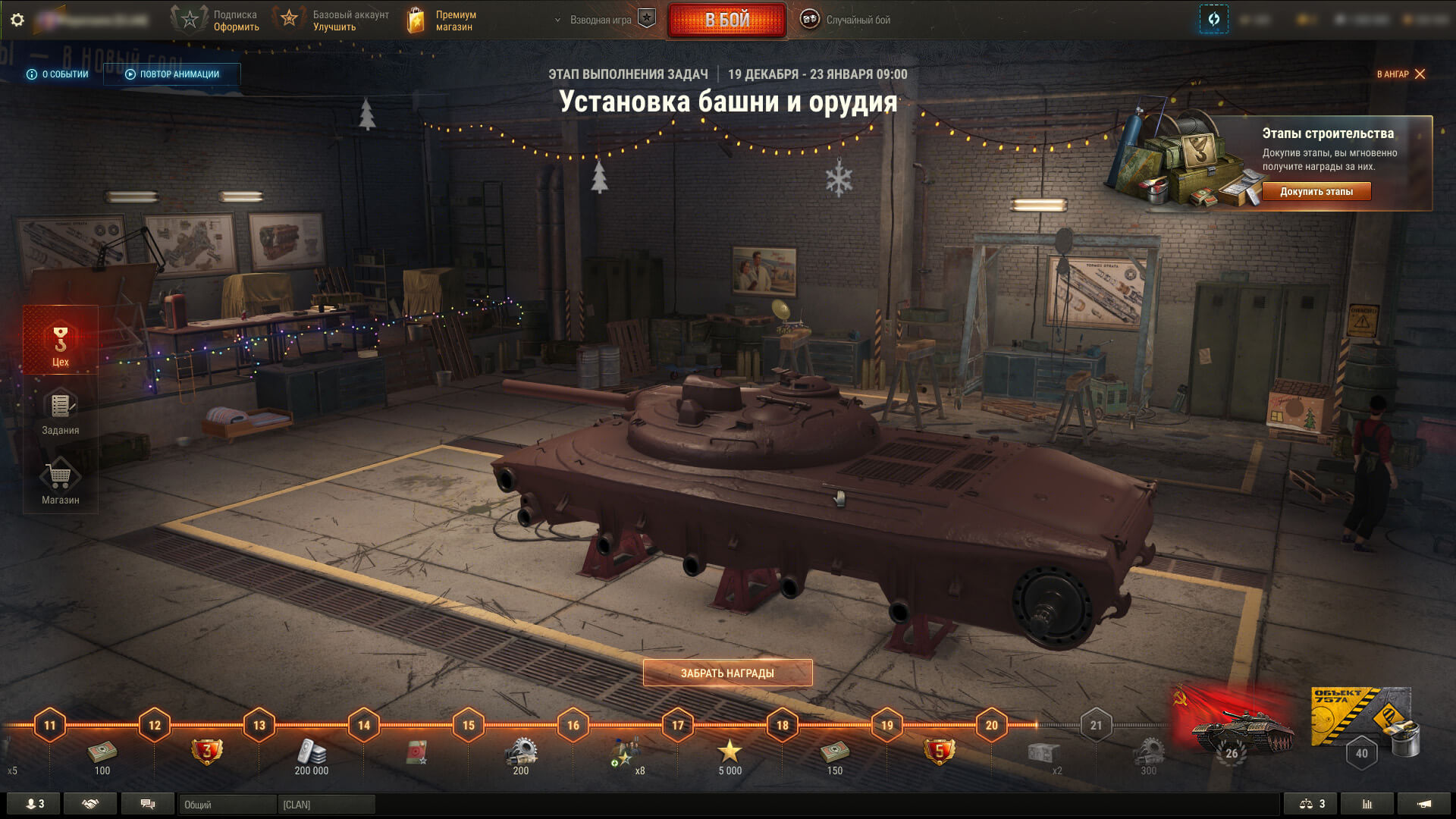Open the Премиум магазин shop
1456x819 pixels.
[443, 20]
